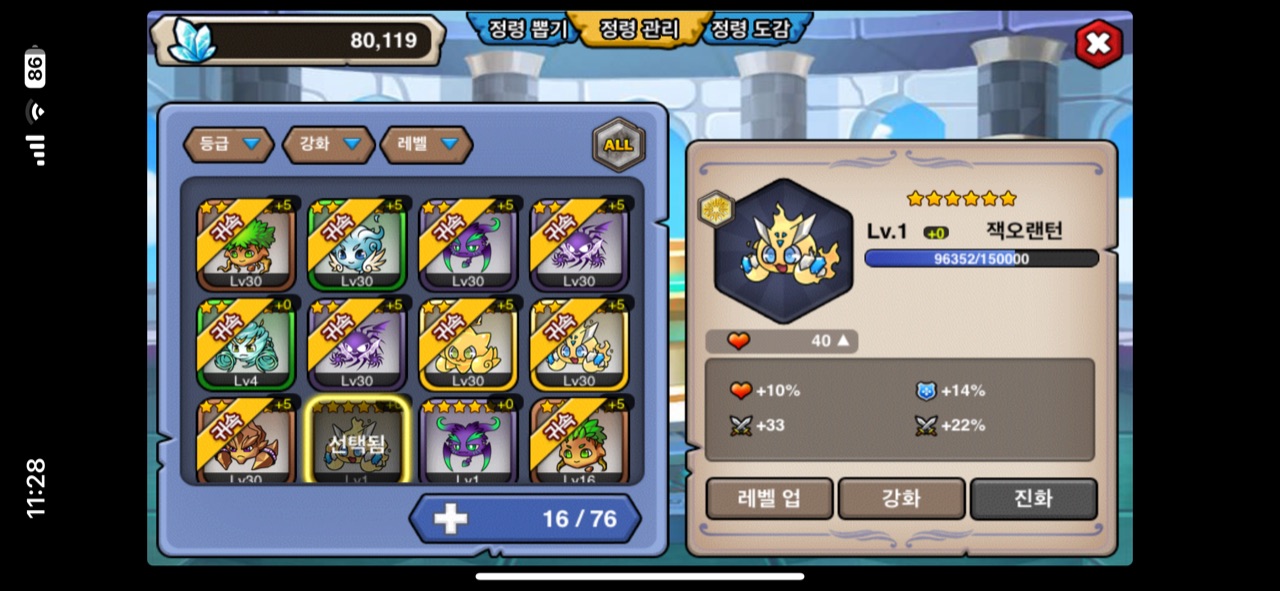
Task: Close the spirit management screen
Action: tap(1098, 43)
